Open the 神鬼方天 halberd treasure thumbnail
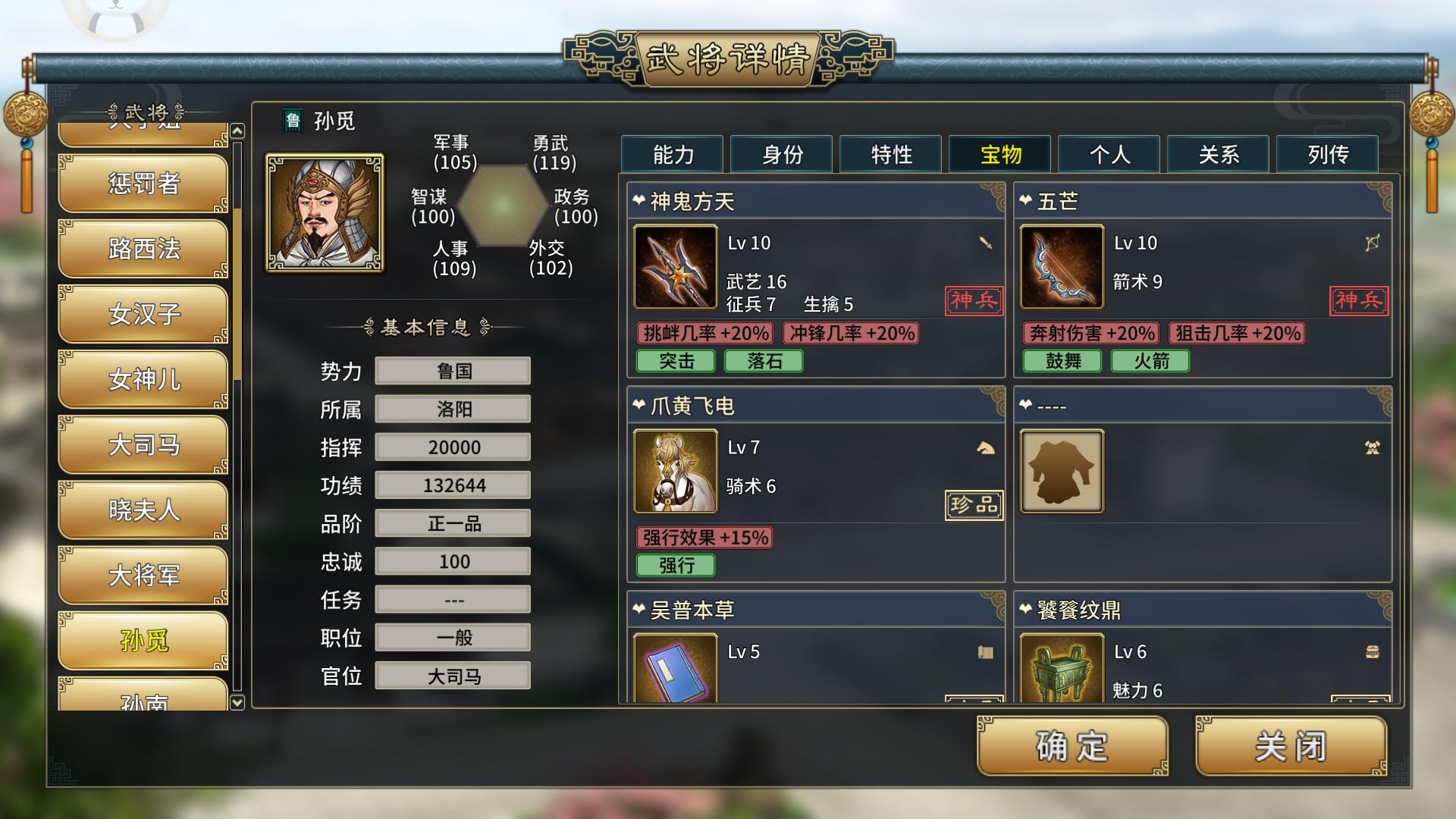Image resolution: width=1456 pixels, height=819 pixels. [x=674, y=267]
